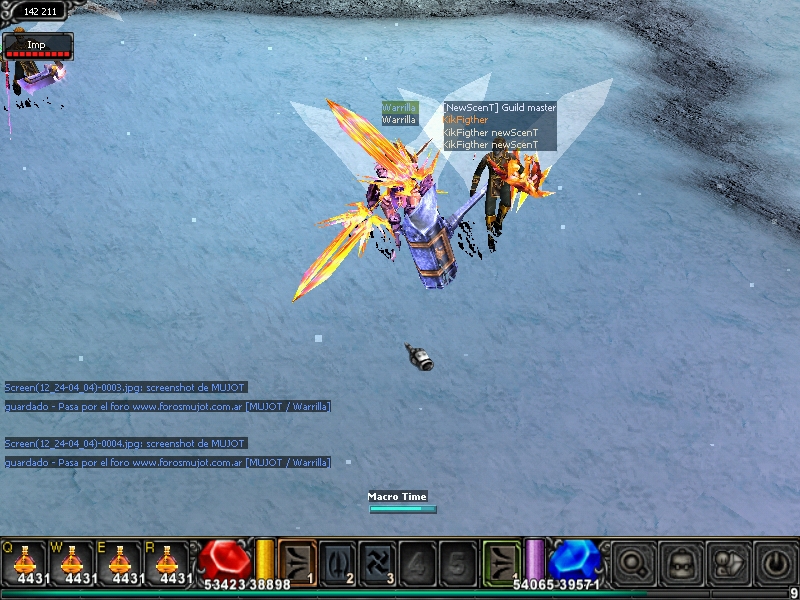Image resolution: width=800 pixels, height=600 pixels.
Task: Use the potion in the E slot
Action: [x=120, y=562]
